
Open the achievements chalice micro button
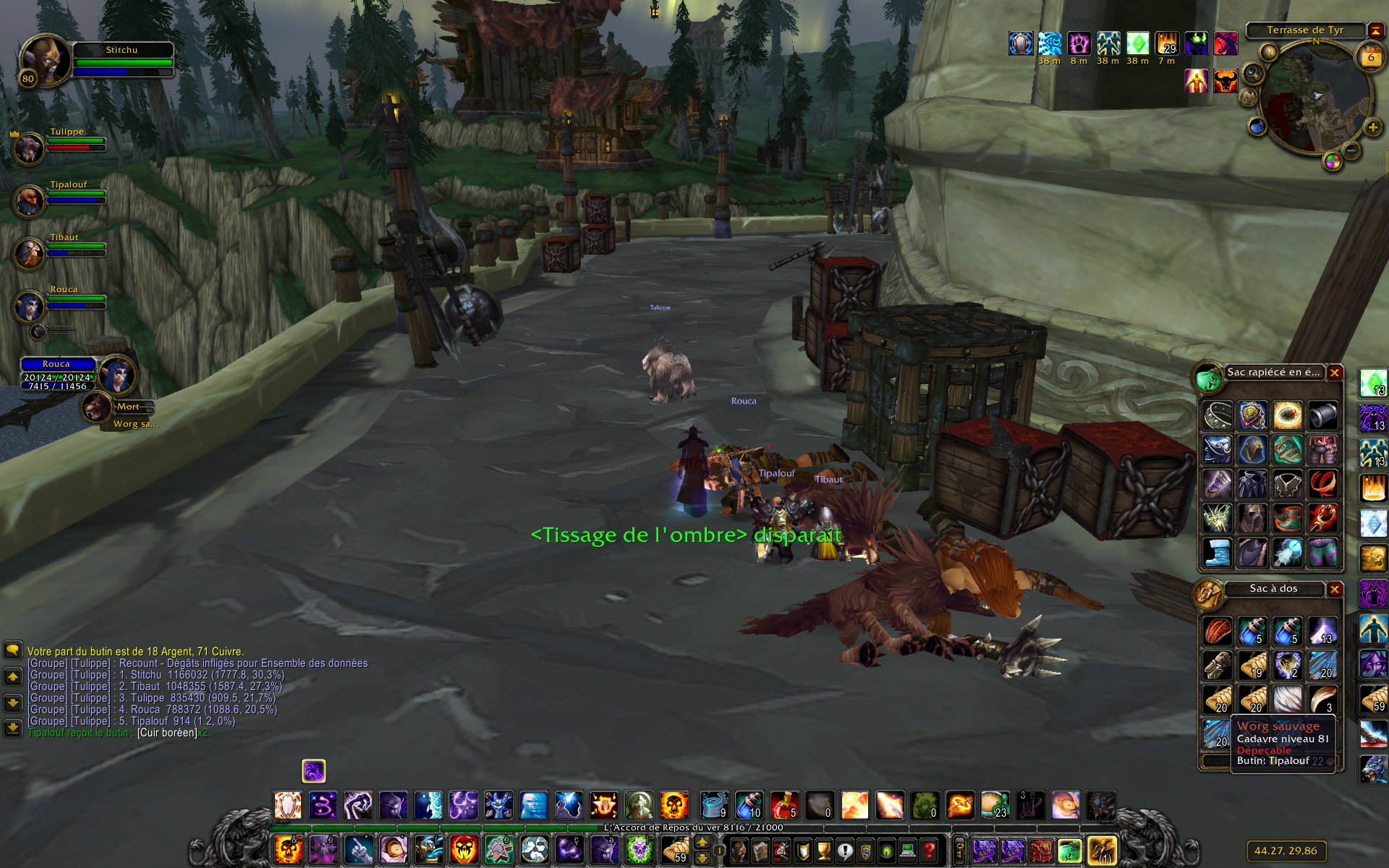pyautogui.click(x=824, y=850)
